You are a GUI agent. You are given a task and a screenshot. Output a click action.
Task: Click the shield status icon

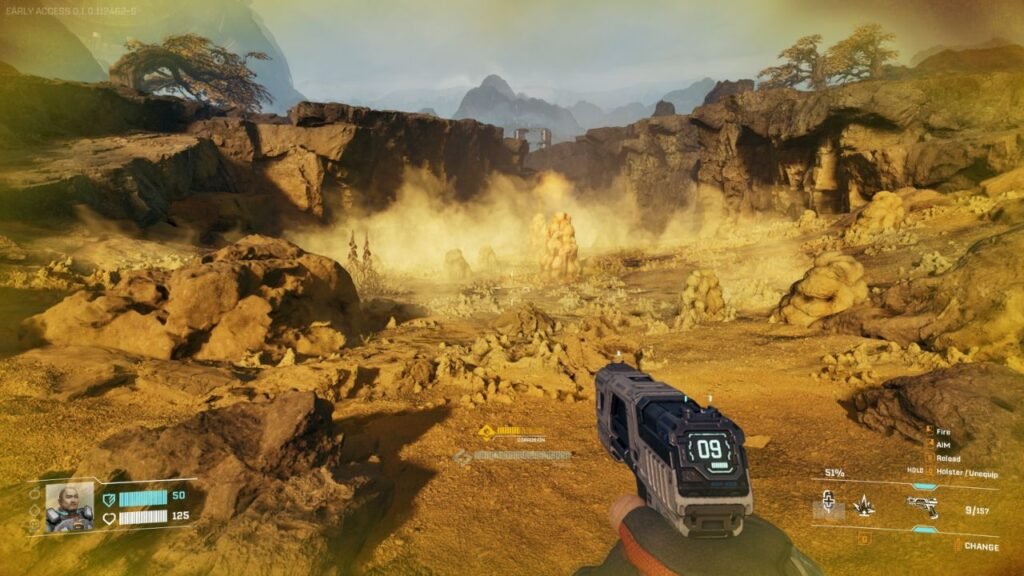(x=109, y=497)
